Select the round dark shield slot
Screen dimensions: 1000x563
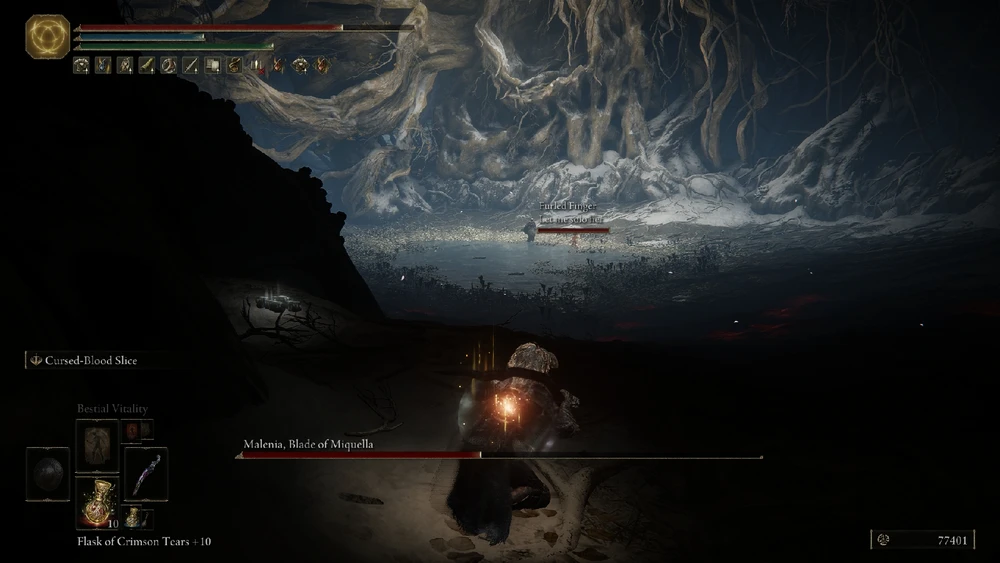click(48, 474)
